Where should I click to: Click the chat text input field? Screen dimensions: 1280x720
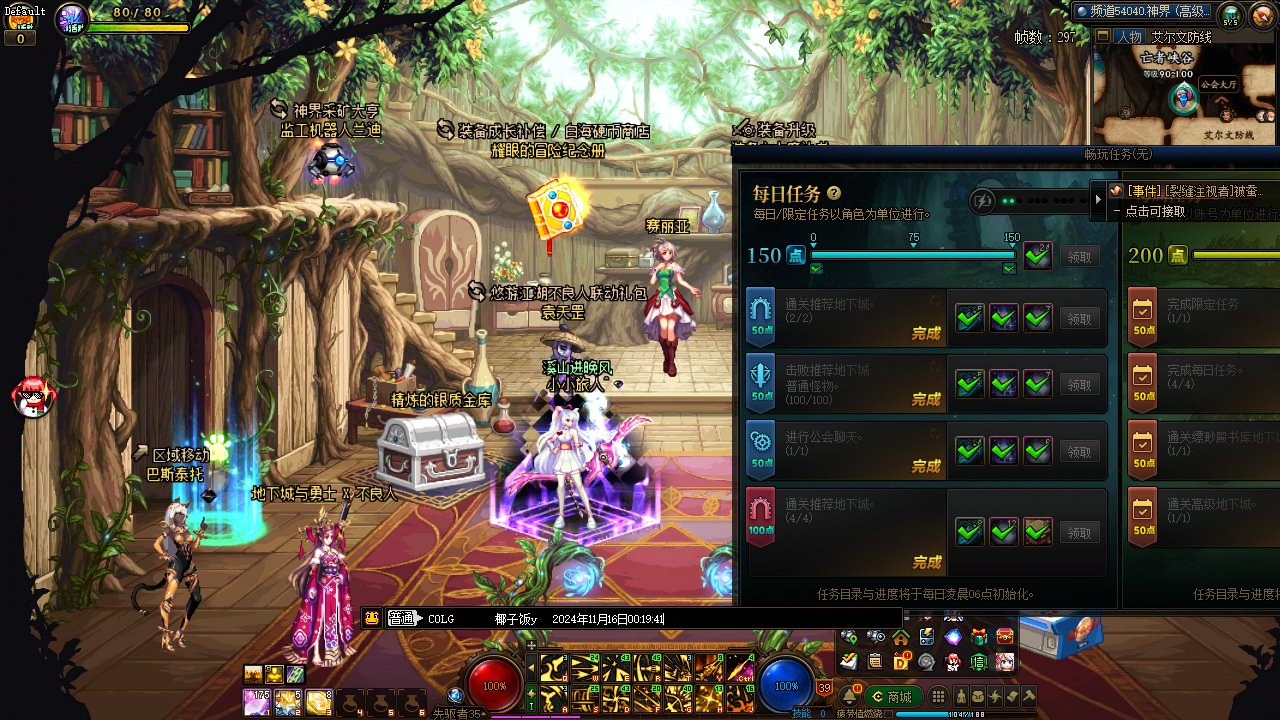click(700, 619)
